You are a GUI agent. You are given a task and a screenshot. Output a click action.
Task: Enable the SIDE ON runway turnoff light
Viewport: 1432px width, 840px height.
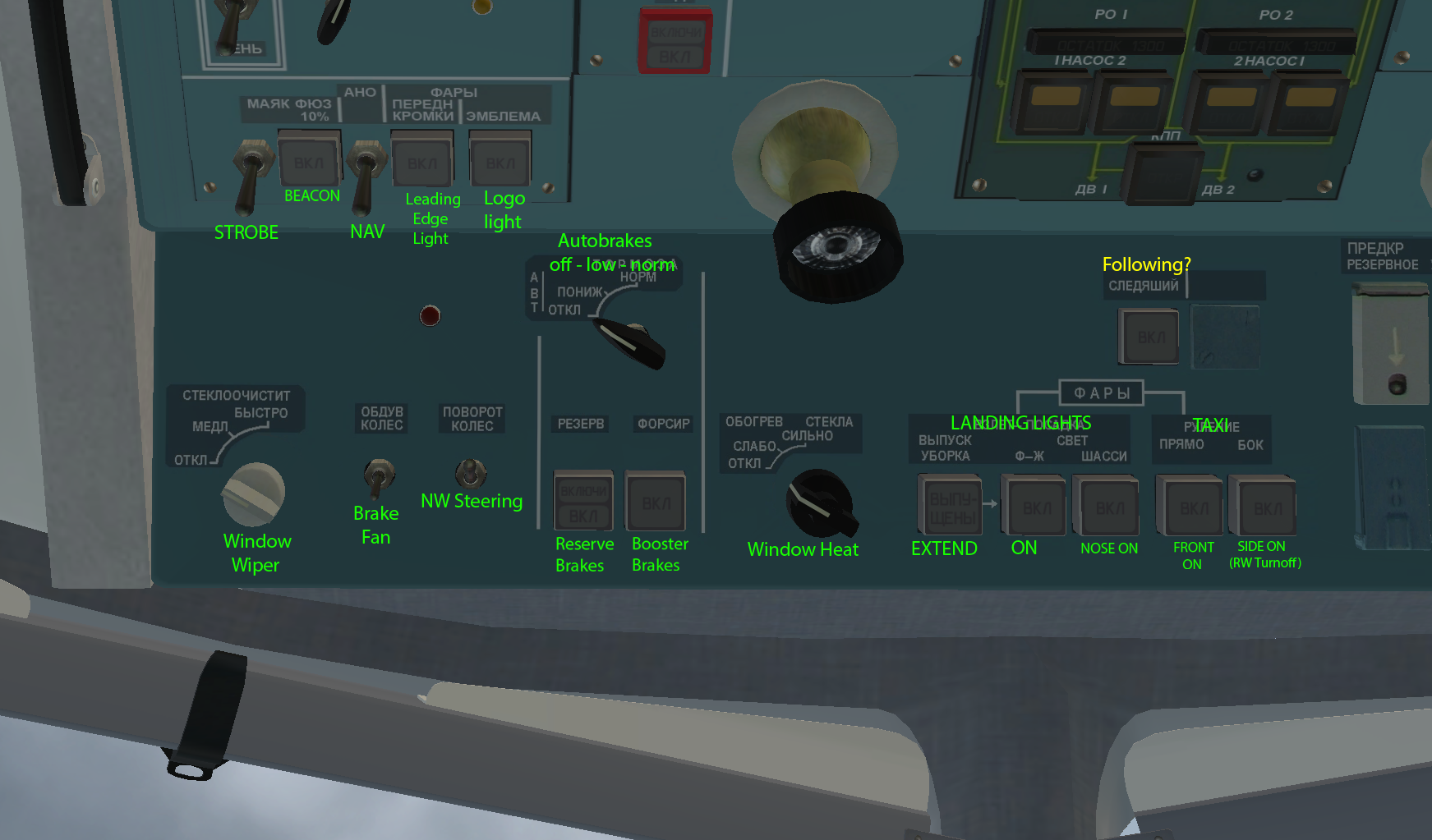click(1266, 507)
